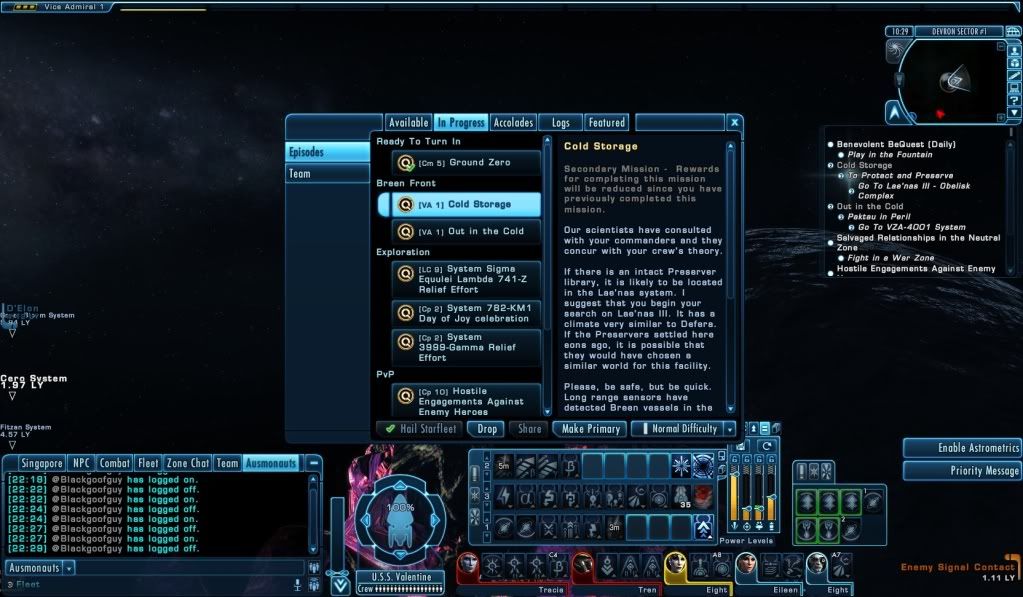
Task: Show the Logs tab
Action: coord(560,123)
